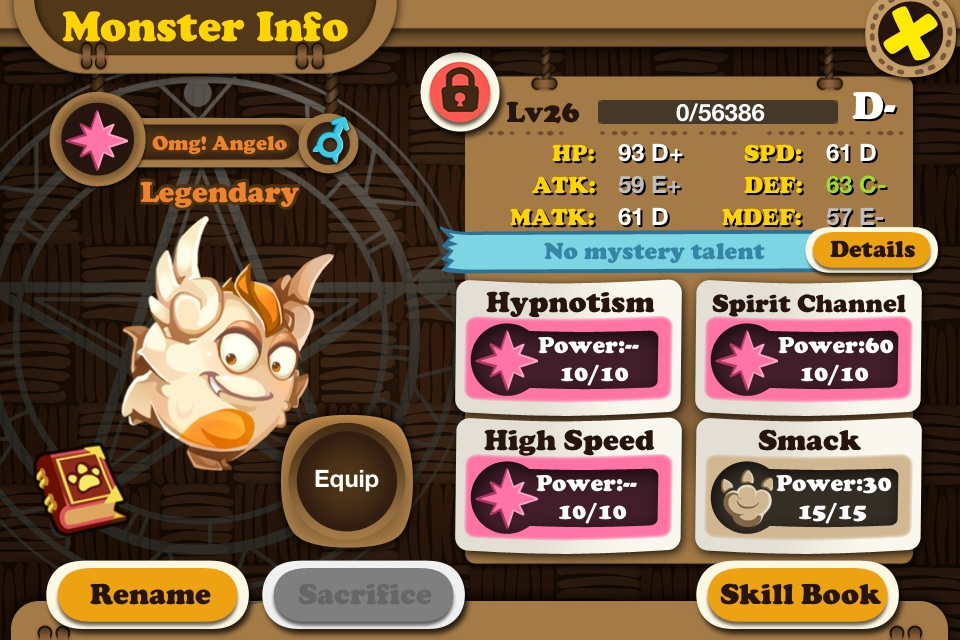Image resolution: width=960 pixels, height=640 pixels.
Task: Rename the monster
Action: pyautogui.click(x=150, y=595)
